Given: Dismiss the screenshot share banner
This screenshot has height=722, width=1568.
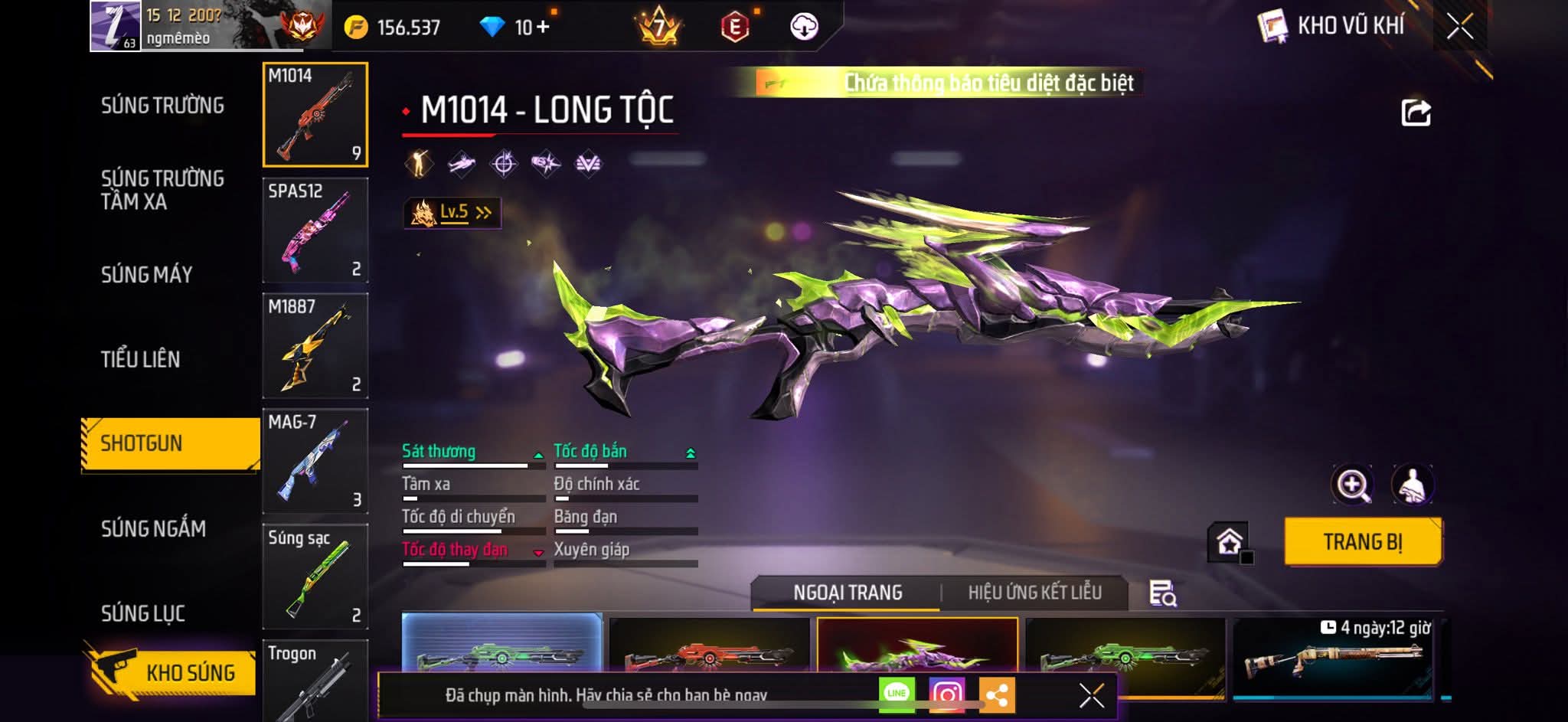Looking at the screenshot, I should (1091, 695).
